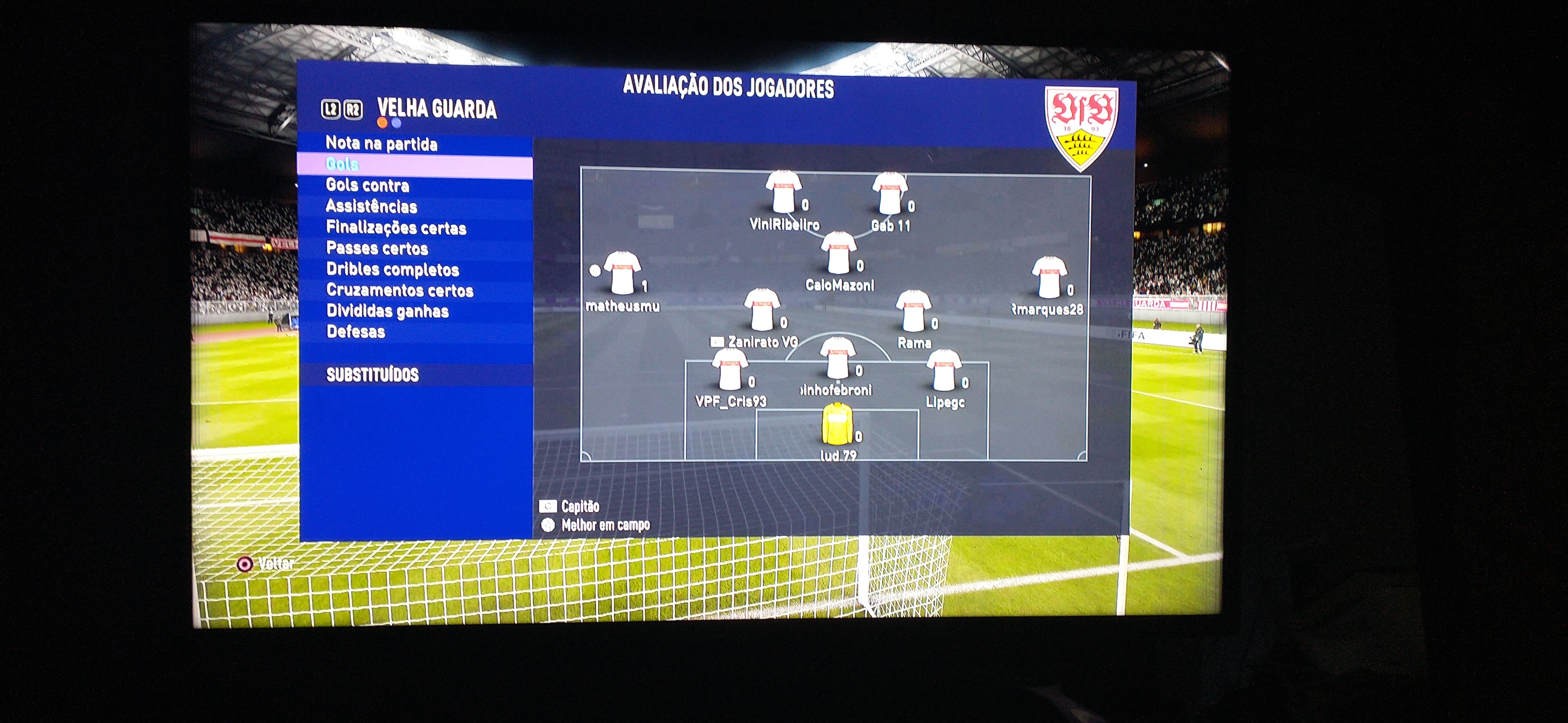Viewport: 1568px width, 723px height.
Task: Choose the Gols stat entry
Action: click(343, 164)
